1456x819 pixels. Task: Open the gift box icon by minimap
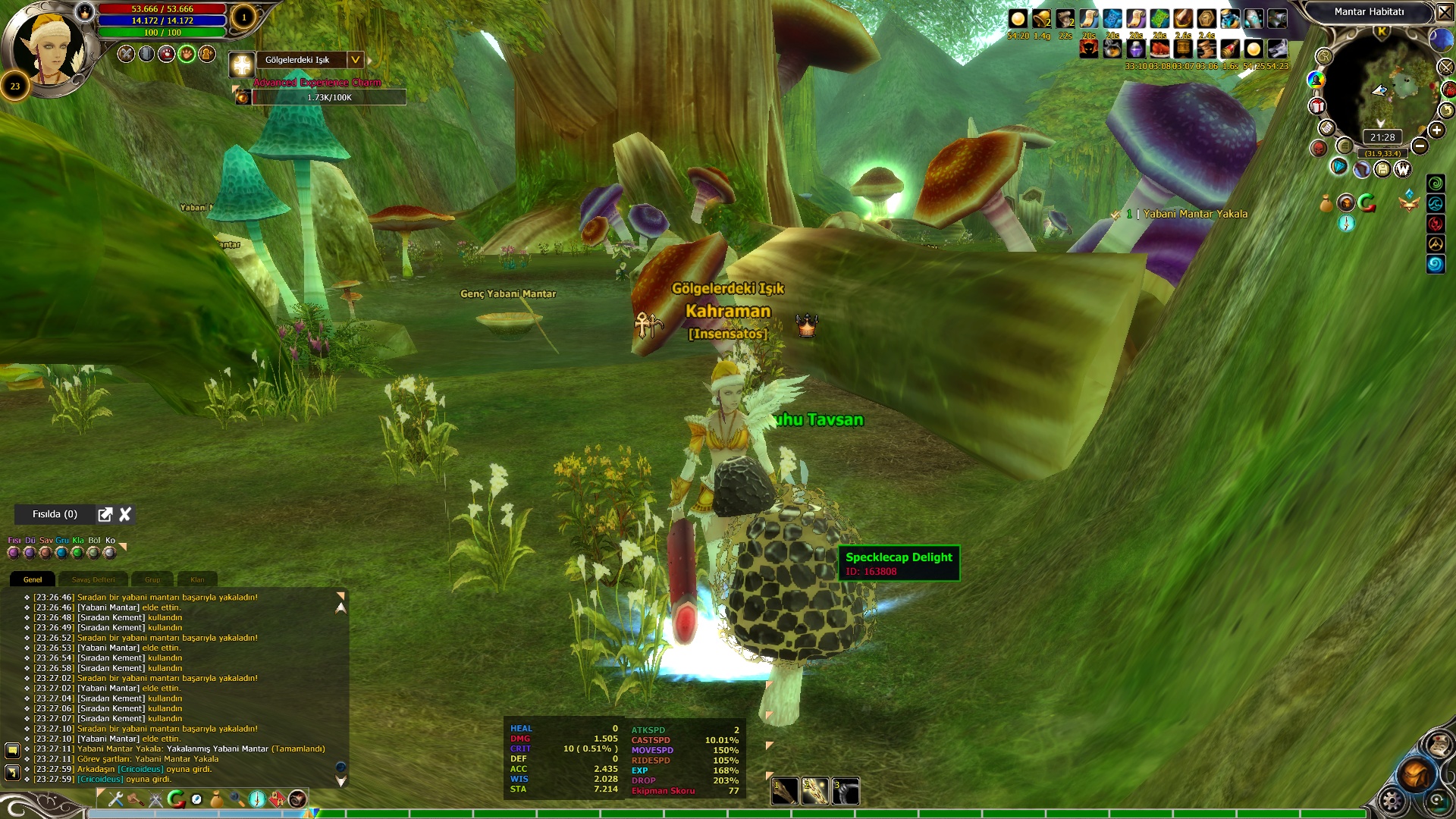[1317, 106]
